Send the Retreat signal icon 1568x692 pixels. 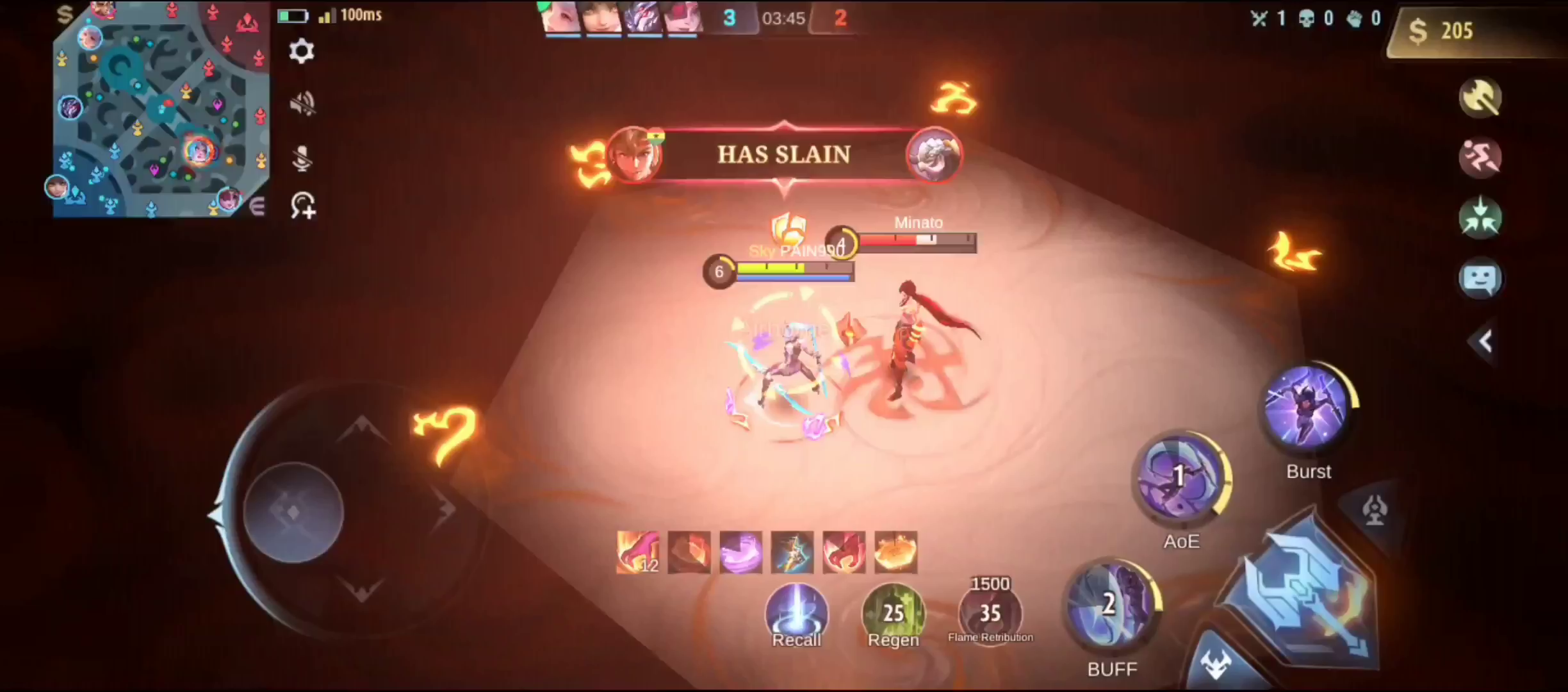click(1481, 218)
